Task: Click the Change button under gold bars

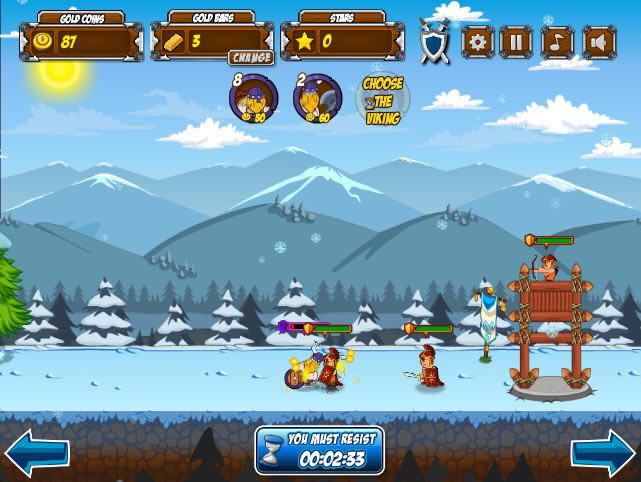Action: [x=250, y=58]
